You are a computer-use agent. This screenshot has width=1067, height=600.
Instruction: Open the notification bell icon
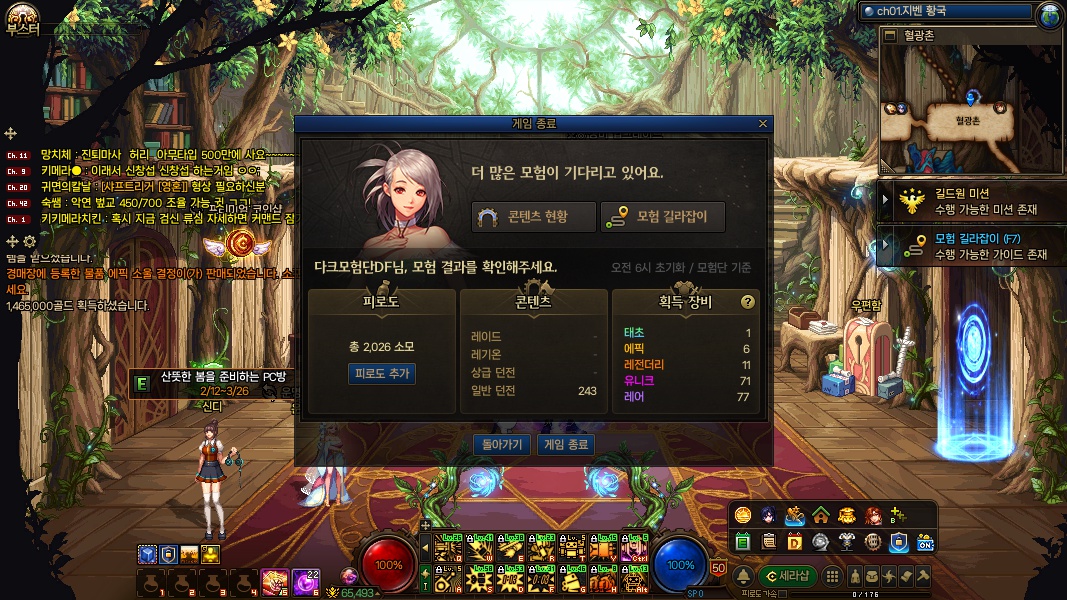pos(743,576)
